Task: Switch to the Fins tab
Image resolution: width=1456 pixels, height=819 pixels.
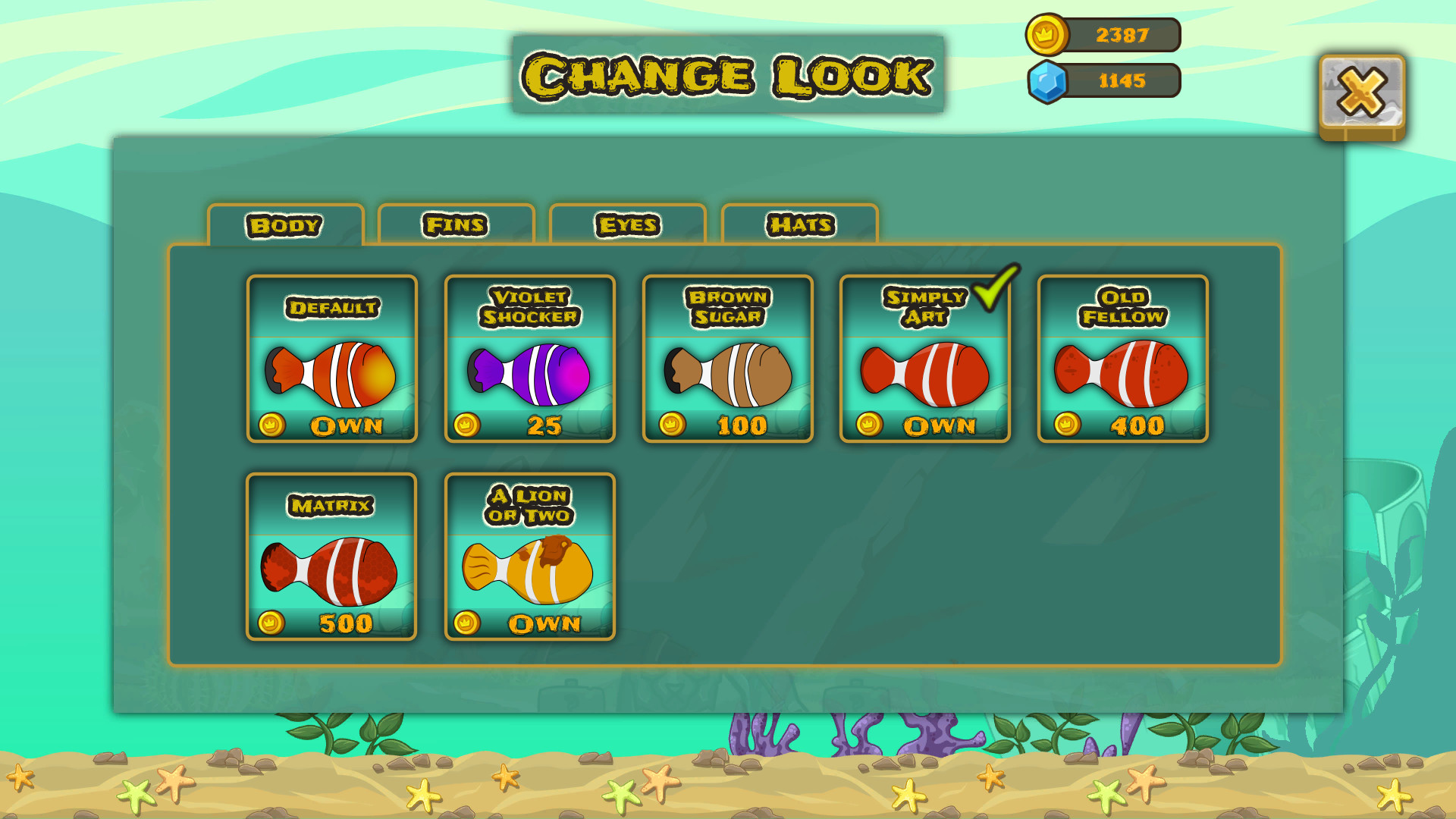Action: tap(457, 224)
